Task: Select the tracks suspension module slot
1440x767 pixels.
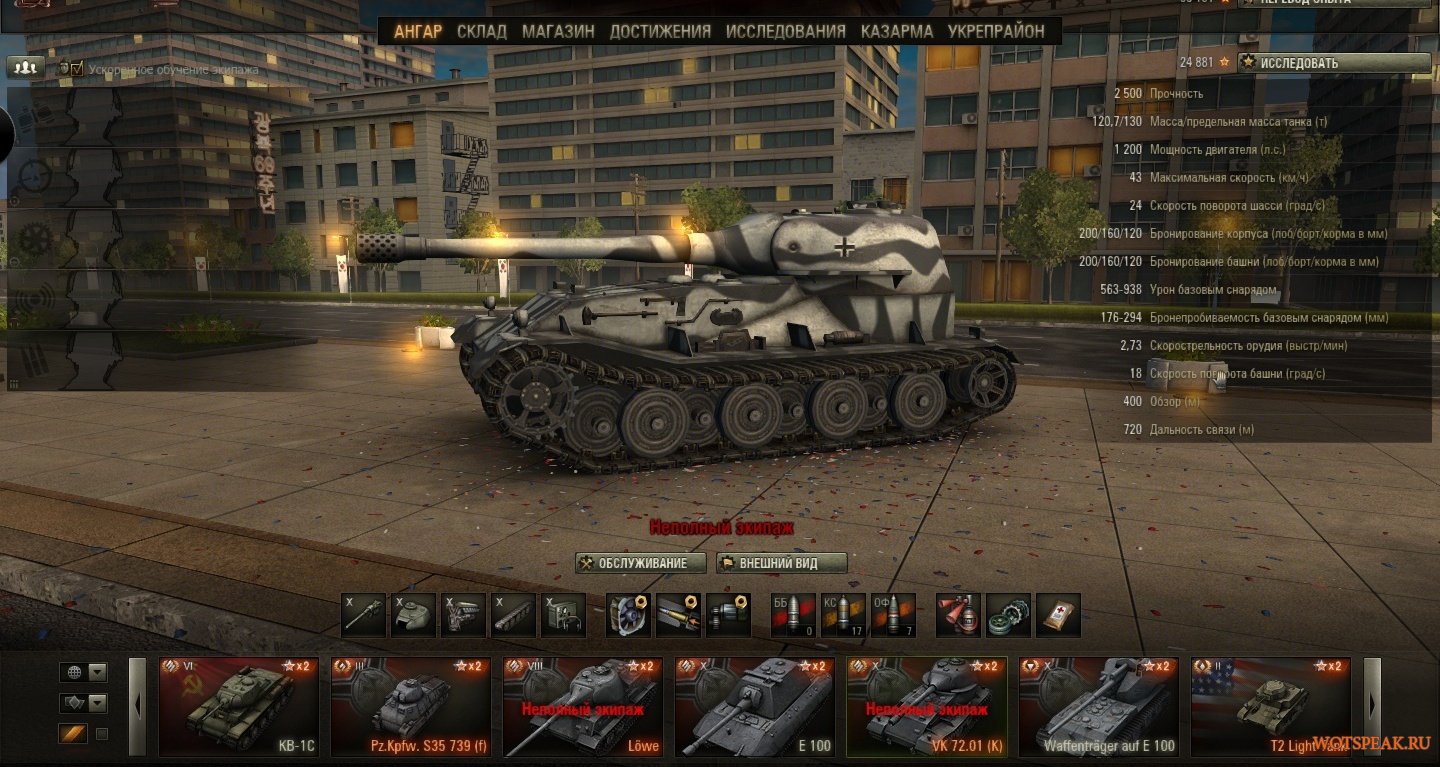Action: click(x=513, y=615)
